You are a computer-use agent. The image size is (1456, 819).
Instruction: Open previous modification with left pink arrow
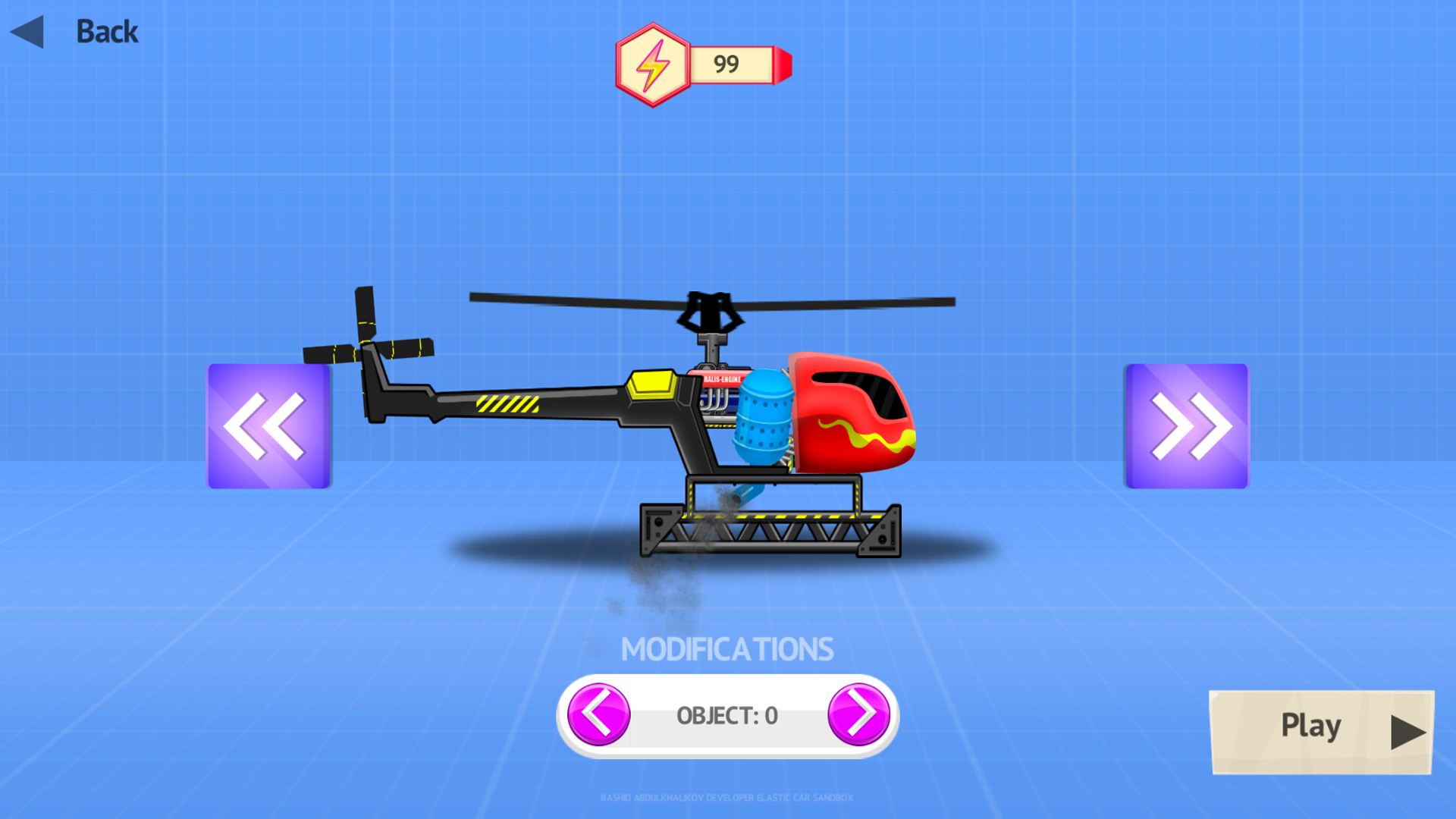[598, 714]
